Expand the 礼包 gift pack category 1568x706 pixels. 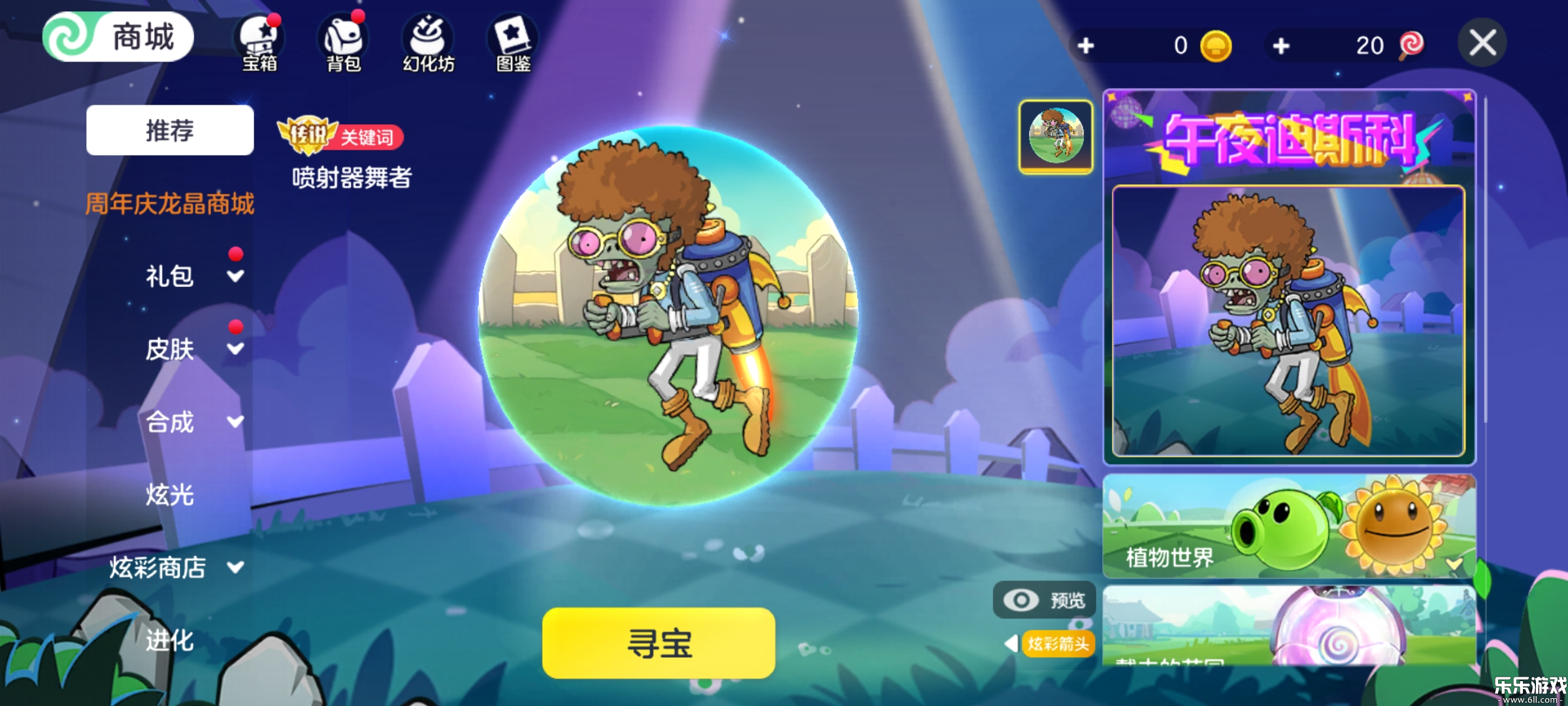pyautogui.click(x=170, y=277)
